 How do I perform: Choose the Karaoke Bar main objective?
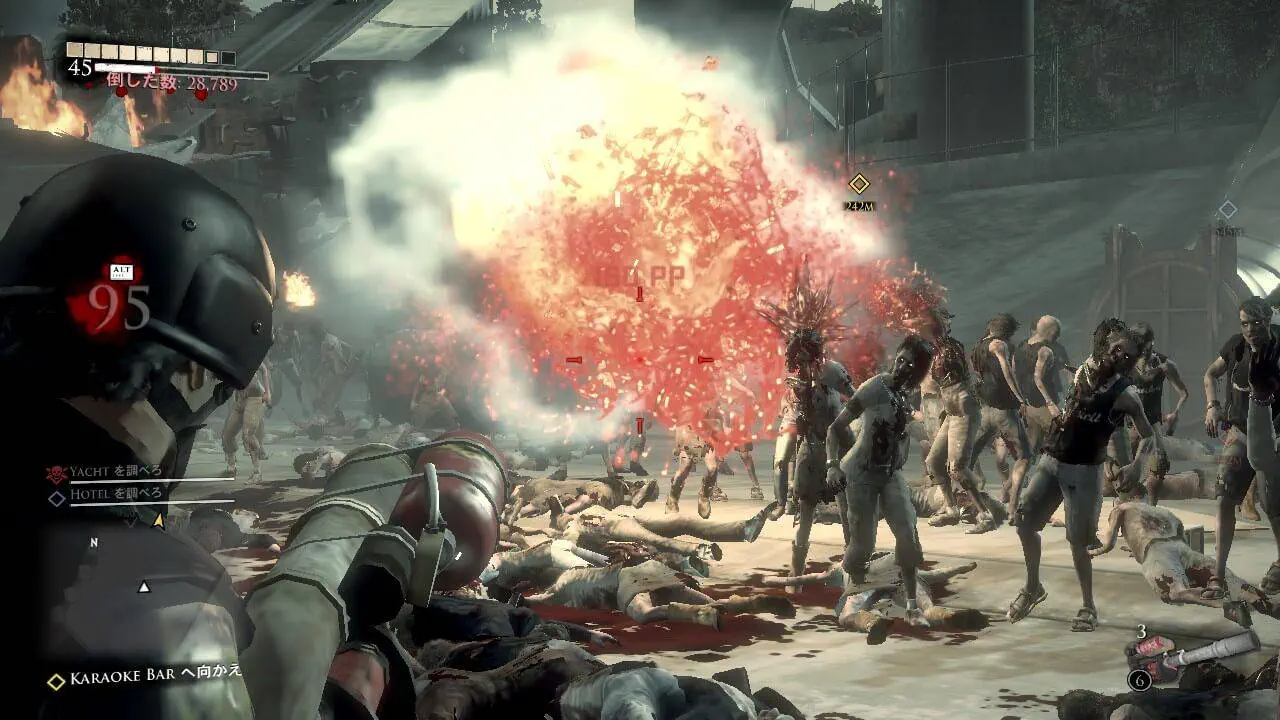(x=147, y=678)
